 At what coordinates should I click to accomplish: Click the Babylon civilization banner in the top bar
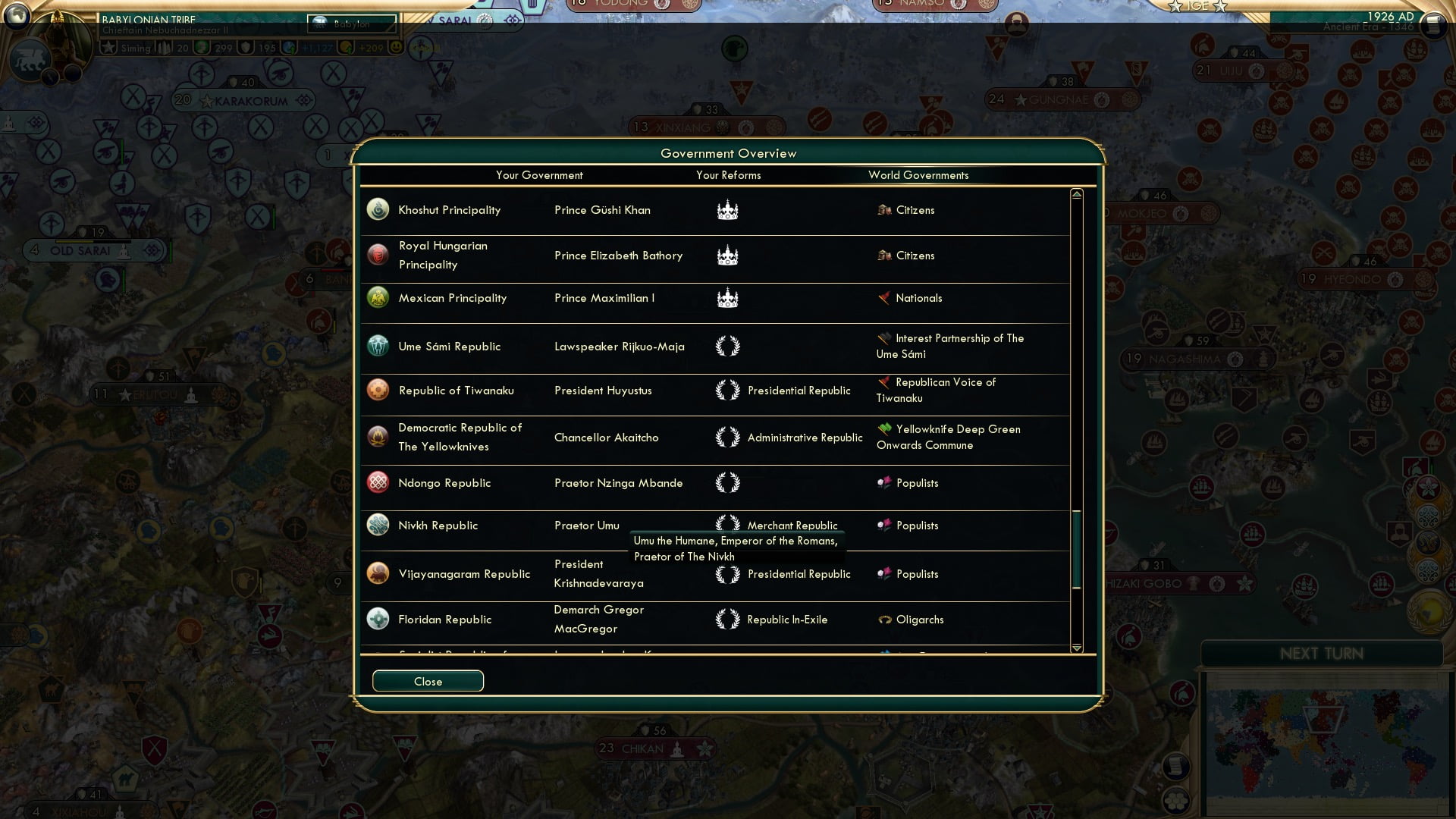pyautogui.click(x=351, y=24)
